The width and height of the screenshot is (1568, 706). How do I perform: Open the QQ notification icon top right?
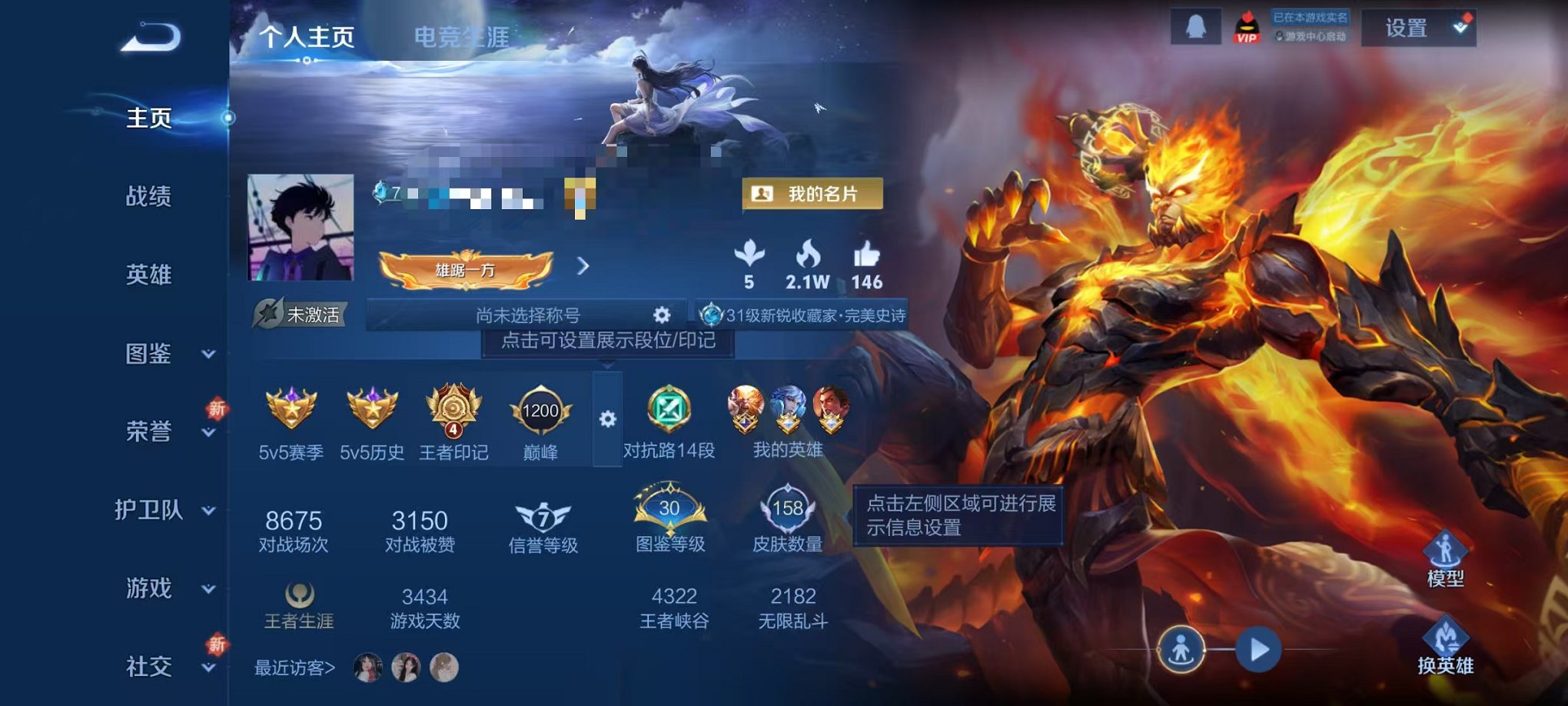[1197, 28]
